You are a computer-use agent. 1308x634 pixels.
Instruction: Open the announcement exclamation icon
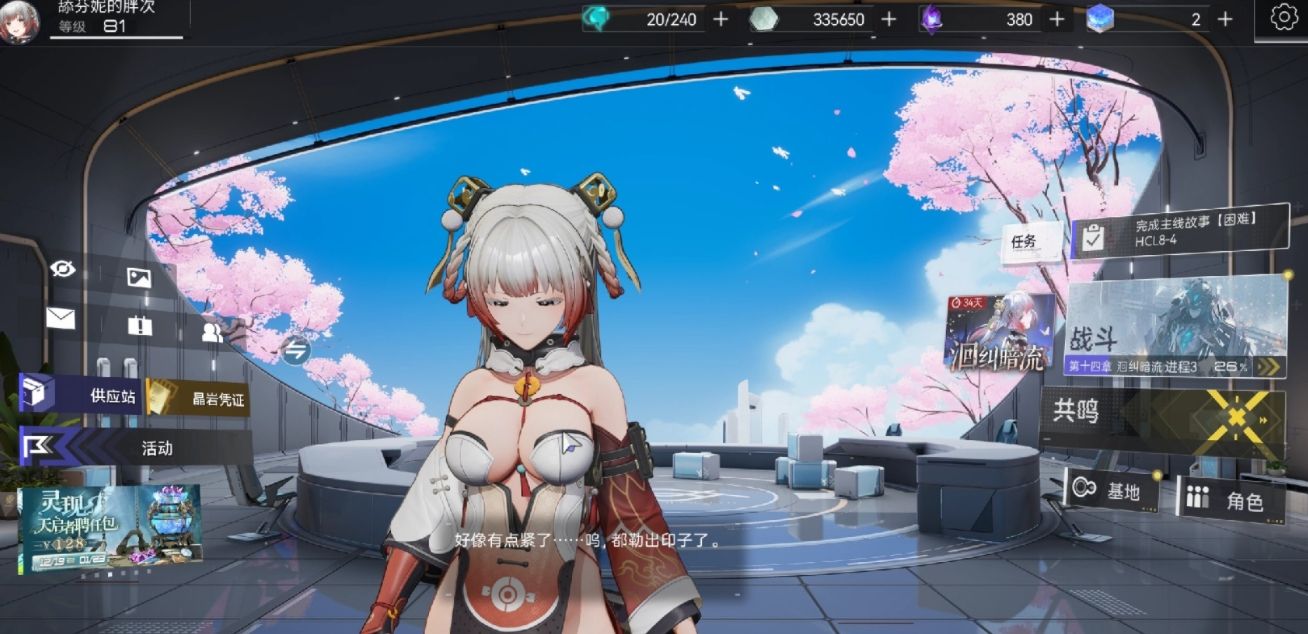point(139,326)
